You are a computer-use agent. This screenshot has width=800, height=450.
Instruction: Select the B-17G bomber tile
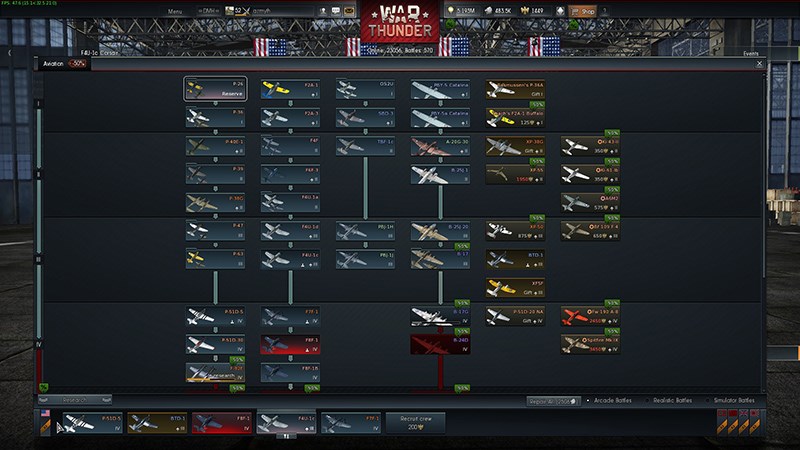pos(440,317)
